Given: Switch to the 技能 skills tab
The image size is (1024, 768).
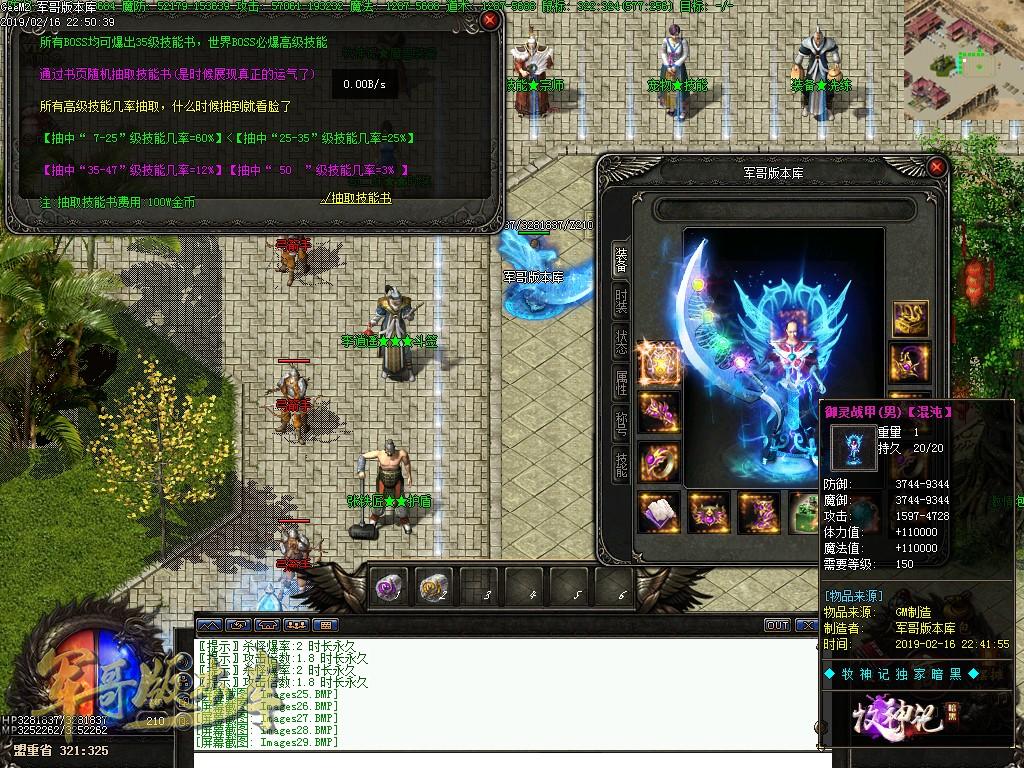Looking at the screenshot, I should click(x=621, y=464).
